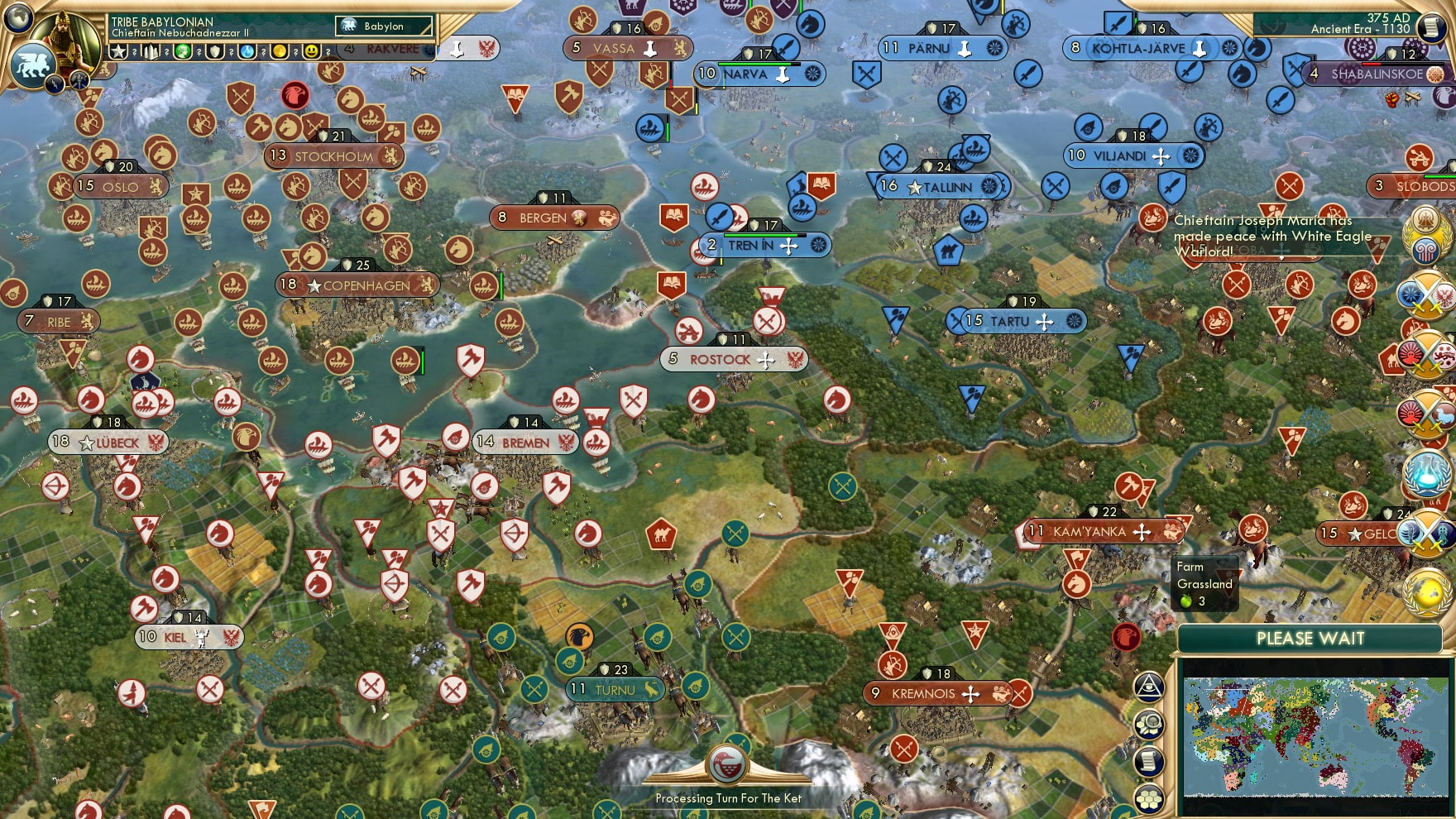Select the winged lion civilization emblem
The height and width of the screenshot is (819, 1456).
point(33,65)
